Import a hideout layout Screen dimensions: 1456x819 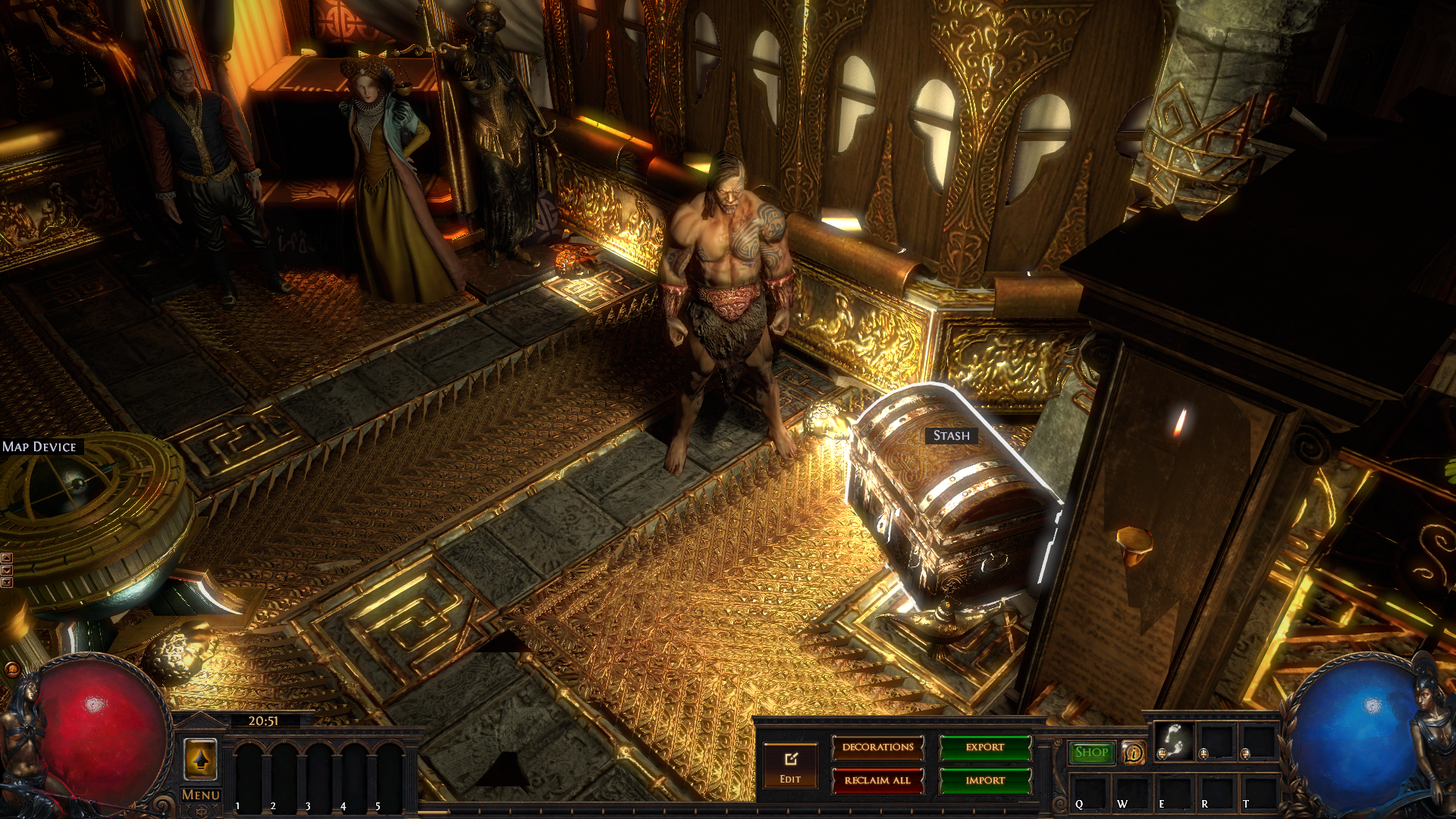[x=985, y=780]
